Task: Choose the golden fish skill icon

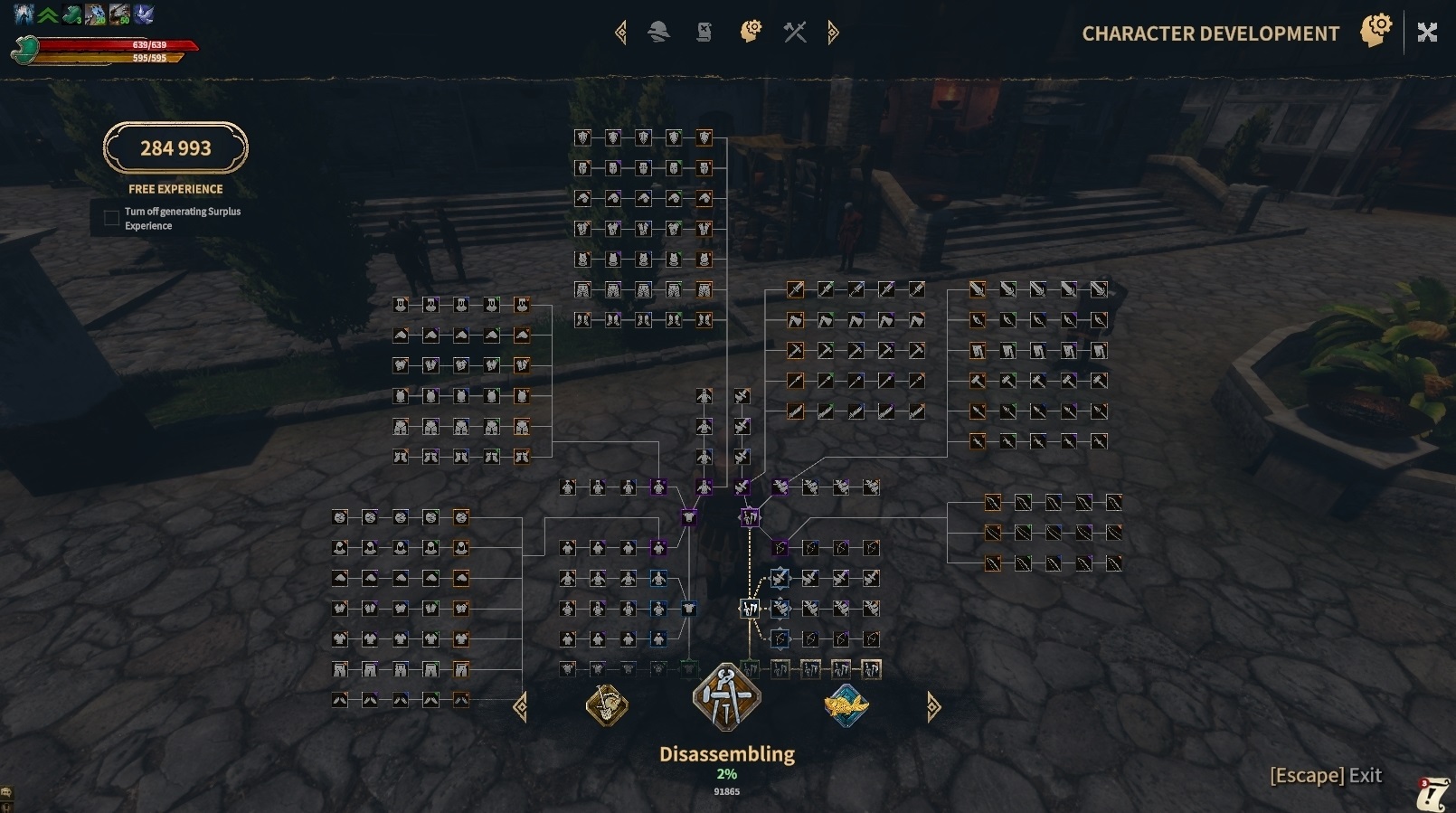Action: [846, 705]
